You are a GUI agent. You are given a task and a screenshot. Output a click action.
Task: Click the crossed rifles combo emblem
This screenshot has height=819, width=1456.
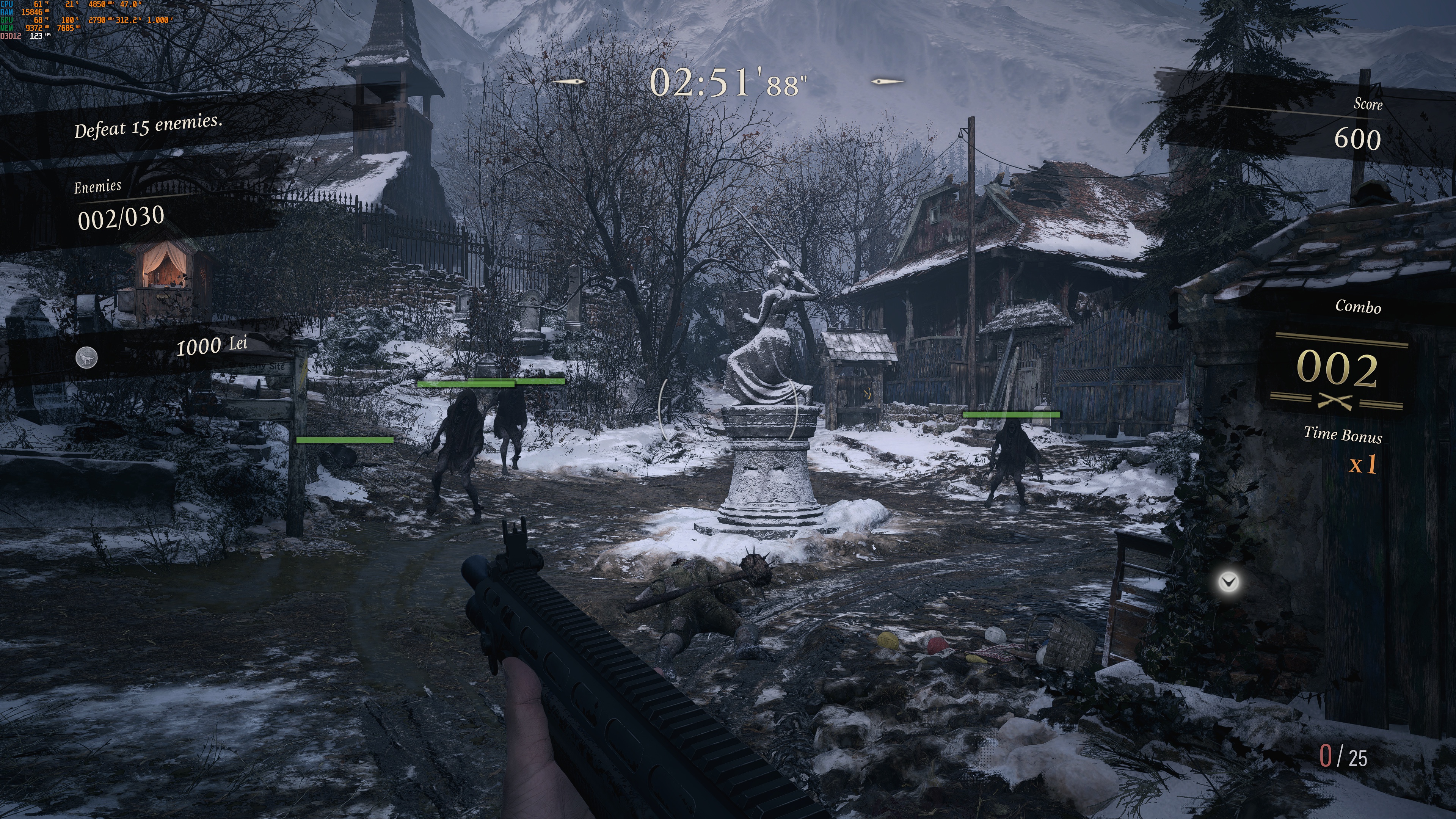click(x=1336, y=402)
